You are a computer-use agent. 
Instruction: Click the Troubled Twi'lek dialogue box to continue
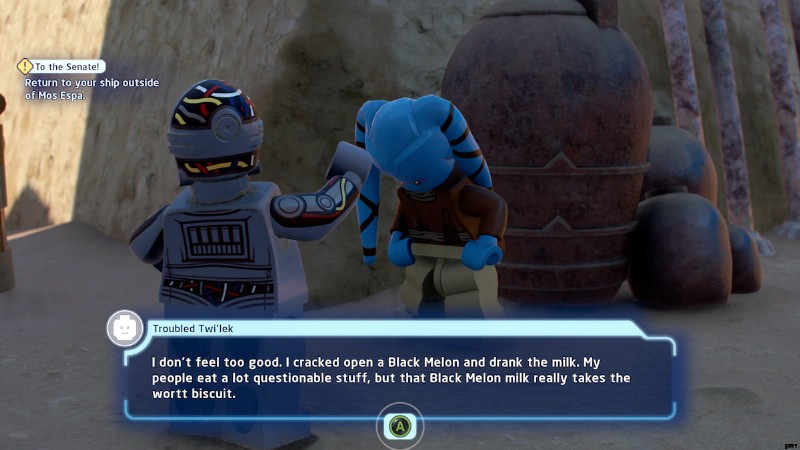[400, 377]
